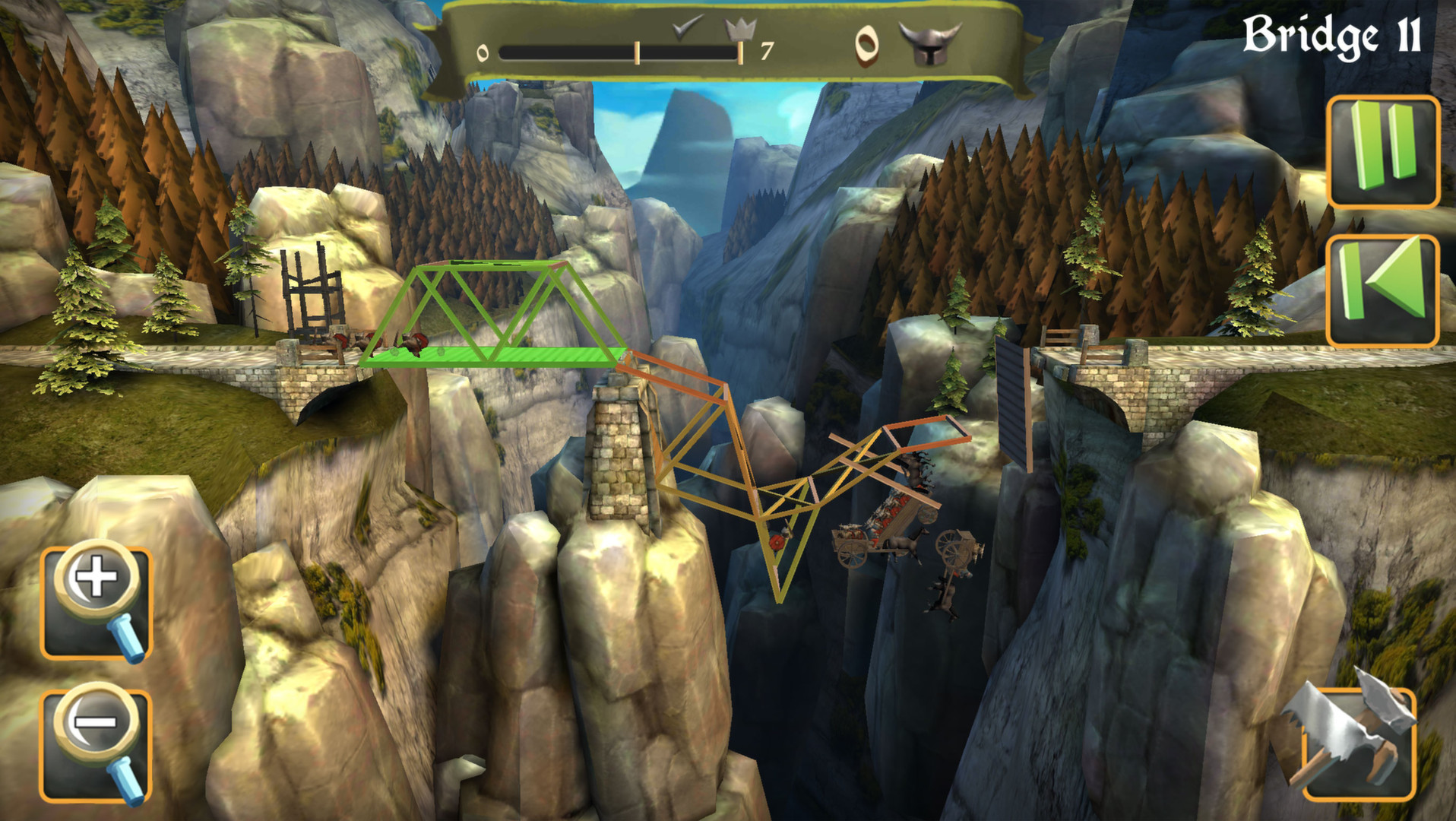
Task: Click the egg icon in the top banner
Action: click(867, 46)
